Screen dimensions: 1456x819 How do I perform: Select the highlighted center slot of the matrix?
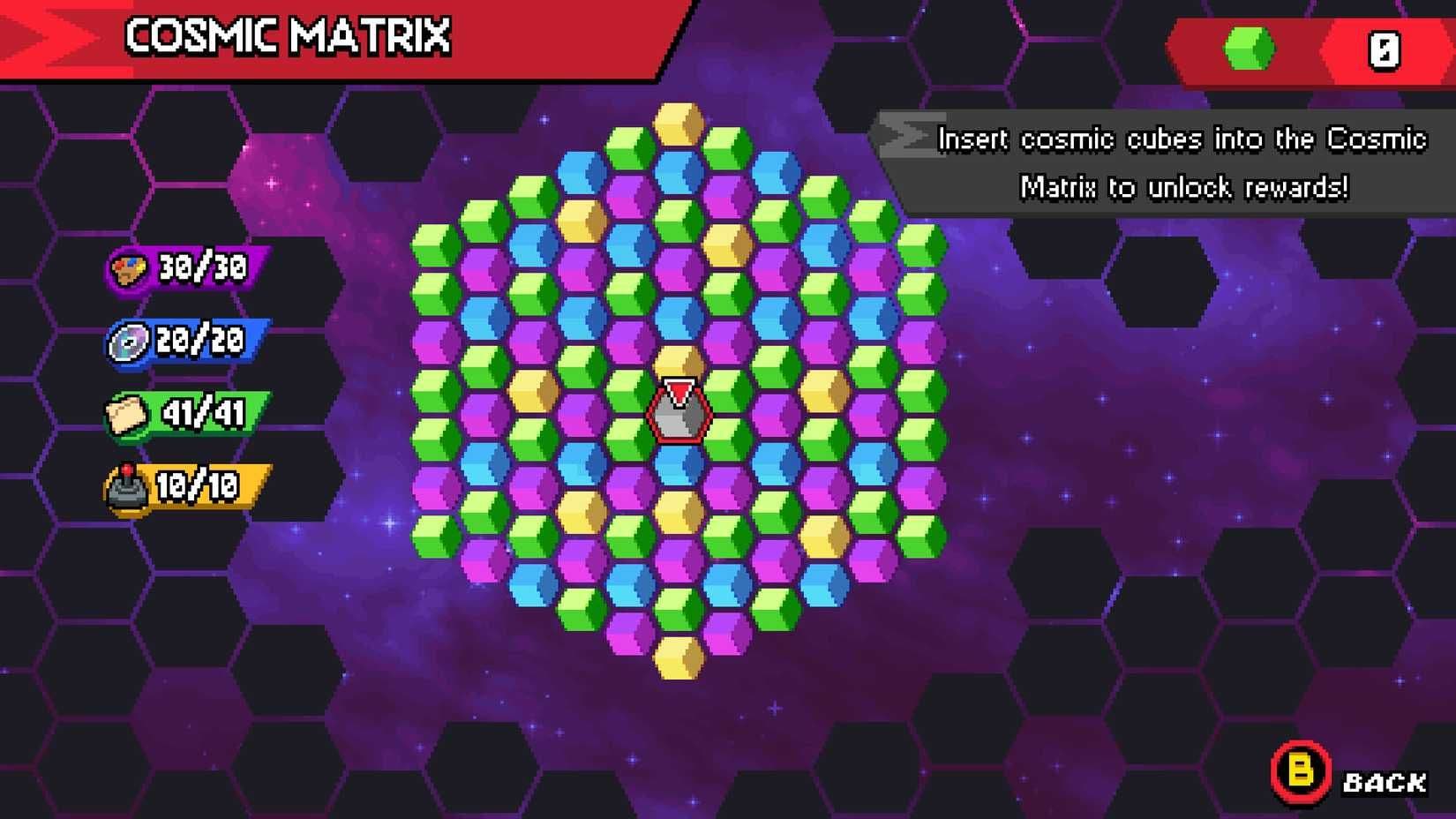678,410
